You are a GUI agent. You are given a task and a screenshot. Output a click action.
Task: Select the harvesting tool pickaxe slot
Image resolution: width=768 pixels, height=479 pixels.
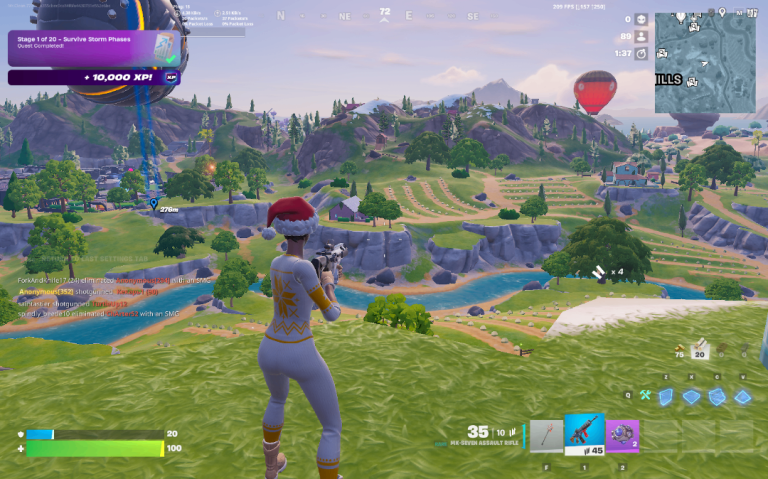pos(547,435)
